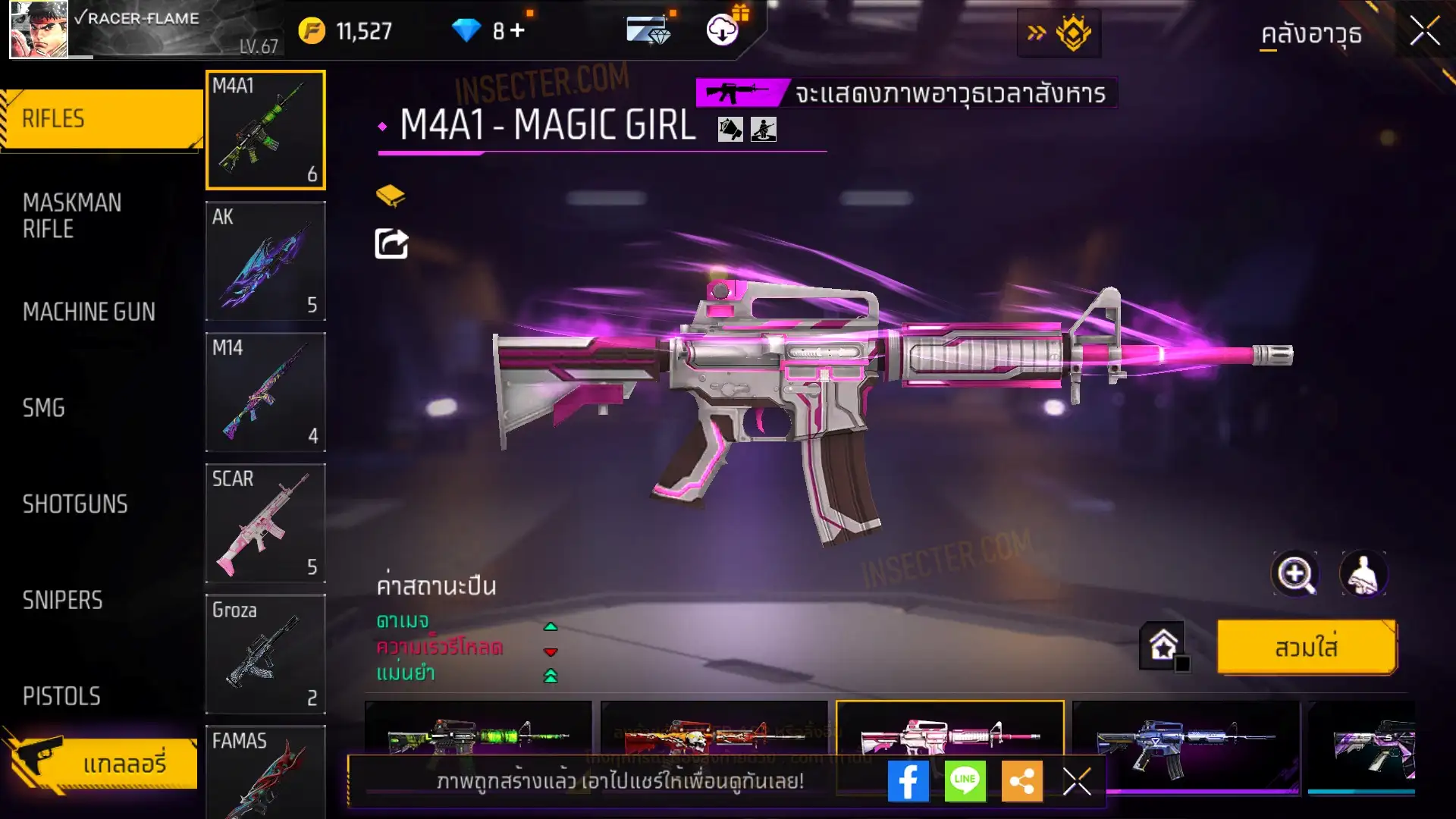Close the share notification bar
The image size is (1456, 819).
[x=1076, y=781]
